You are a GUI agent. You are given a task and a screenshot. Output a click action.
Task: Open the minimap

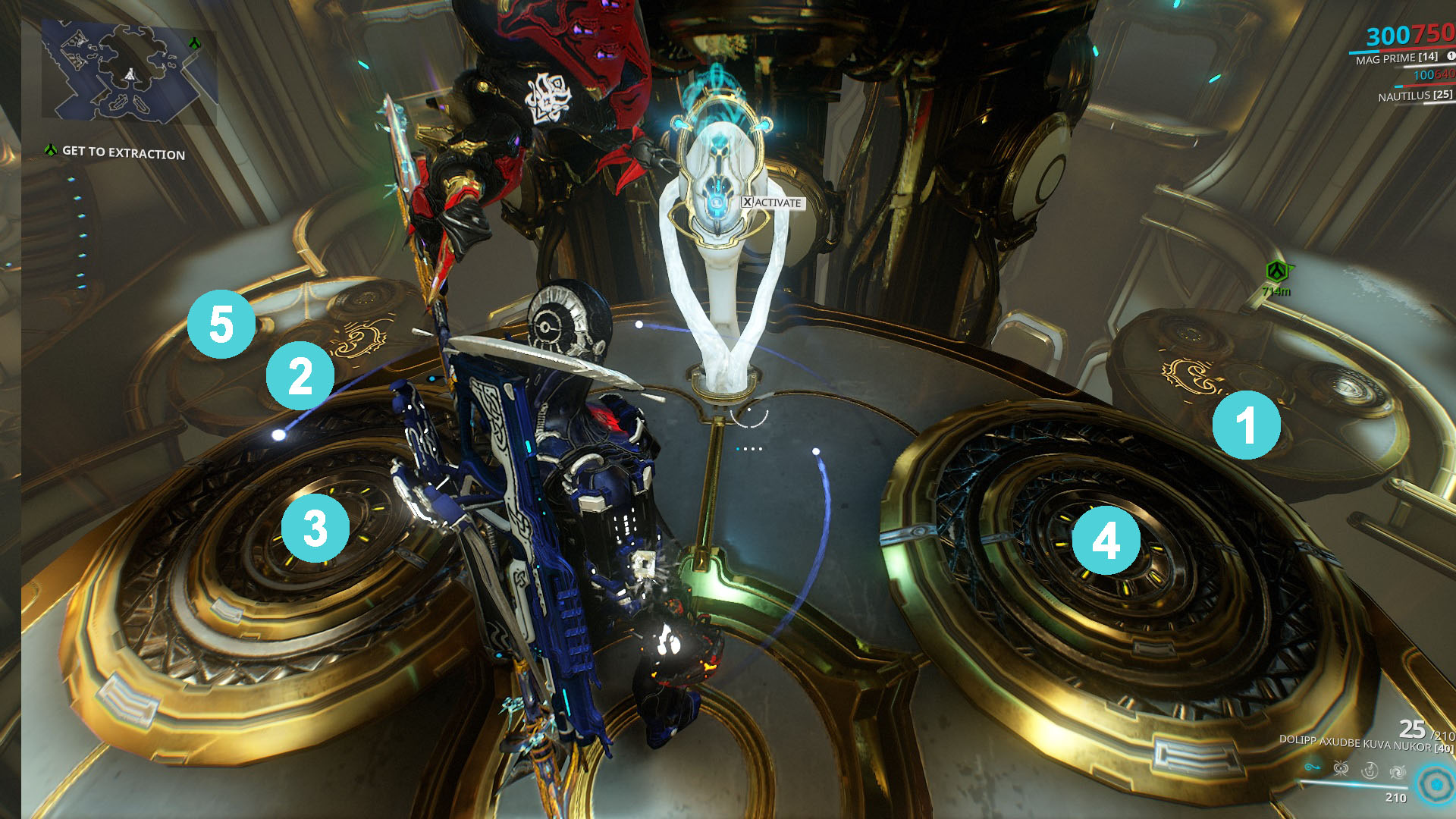coord(129,72)
